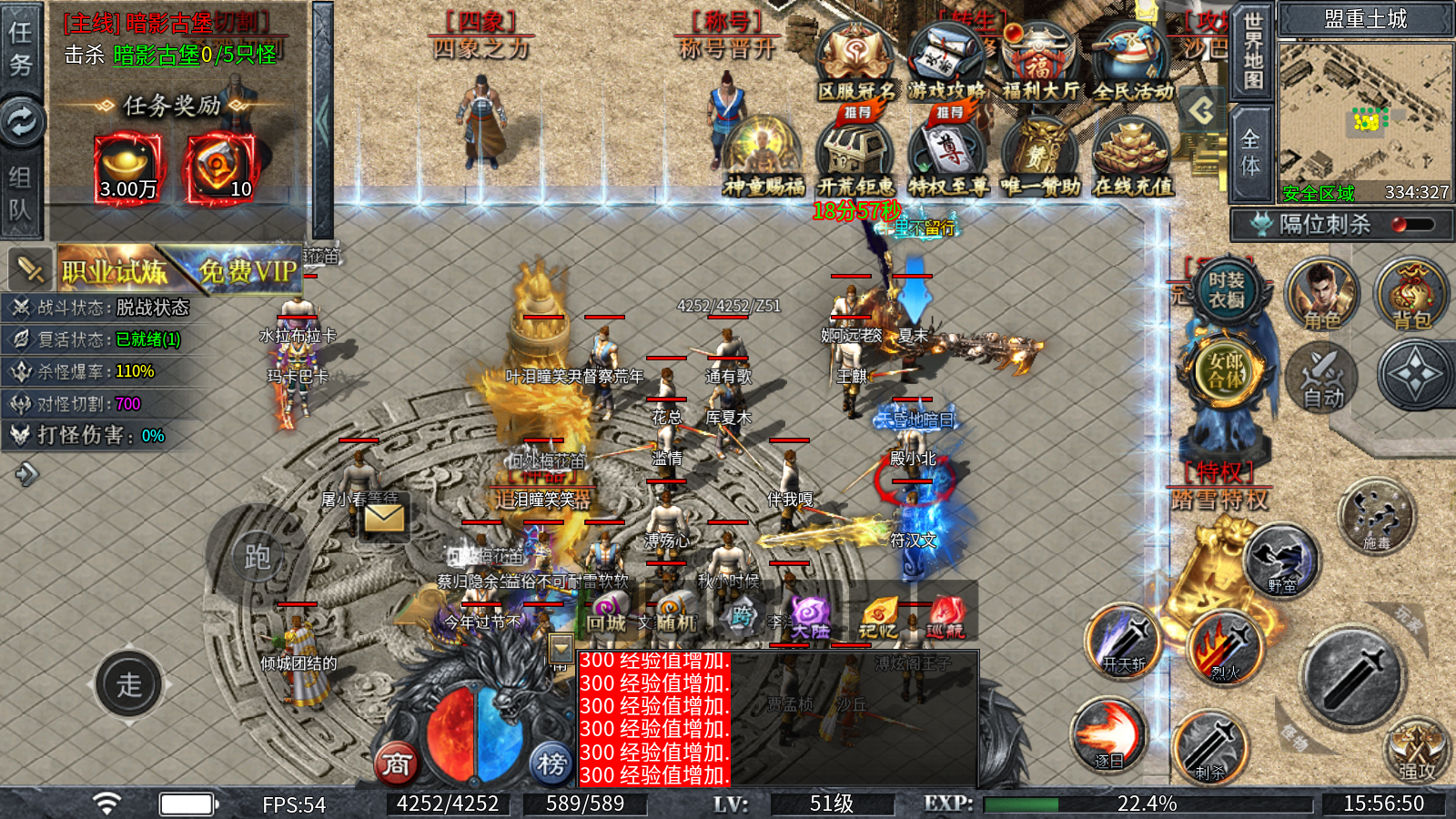Use the 烈火 skill

1226,648
